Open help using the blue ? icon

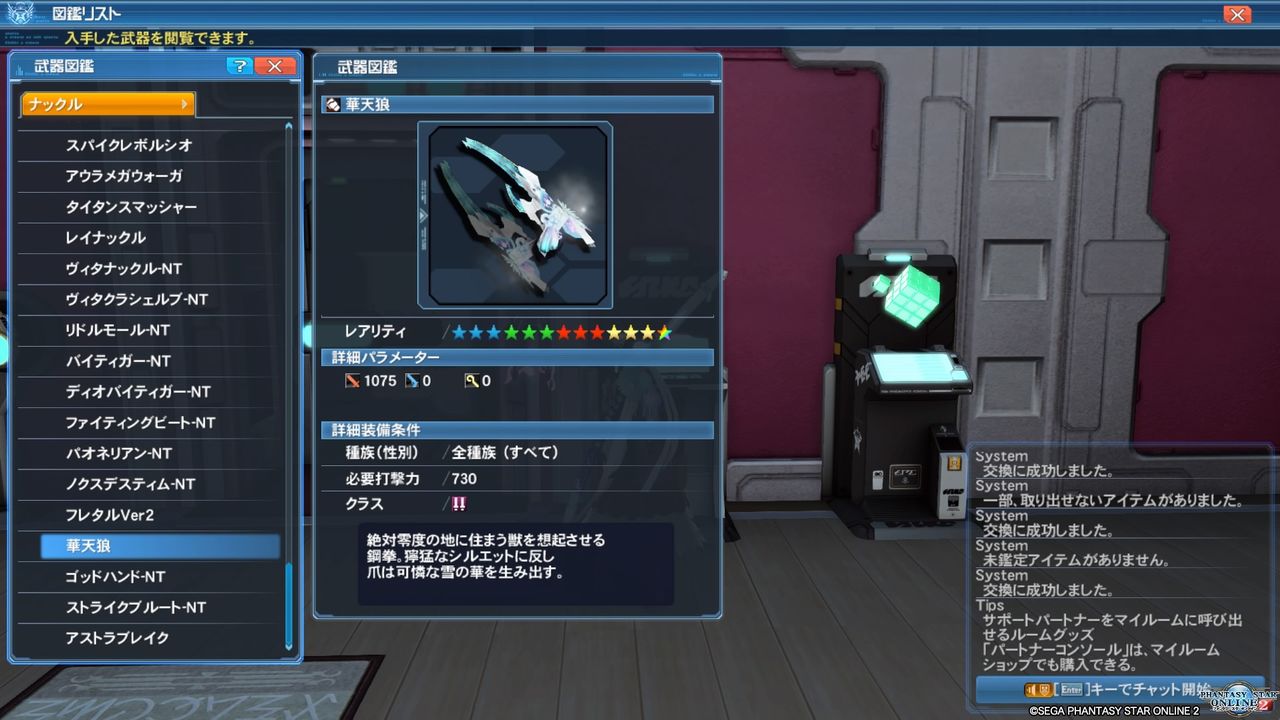238,66
